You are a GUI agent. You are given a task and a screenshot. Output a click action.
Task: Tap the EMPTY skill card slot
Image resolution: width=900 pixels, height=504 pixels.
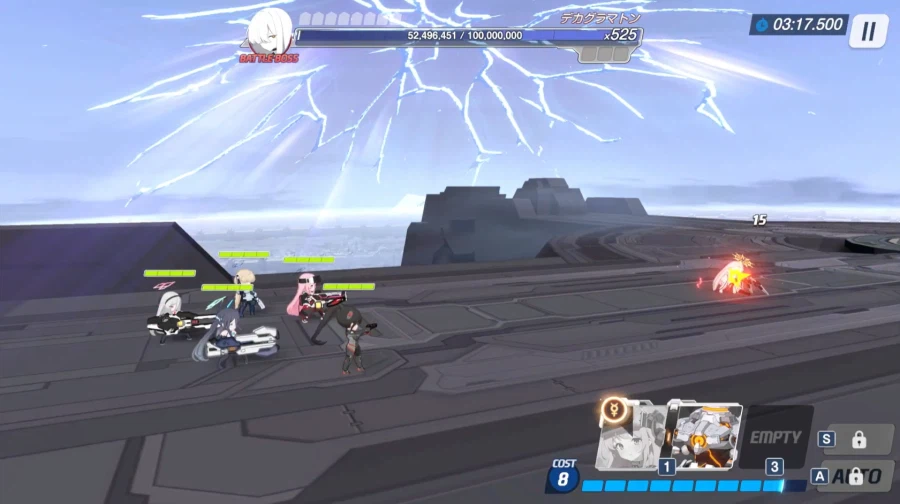click(775, 437)
